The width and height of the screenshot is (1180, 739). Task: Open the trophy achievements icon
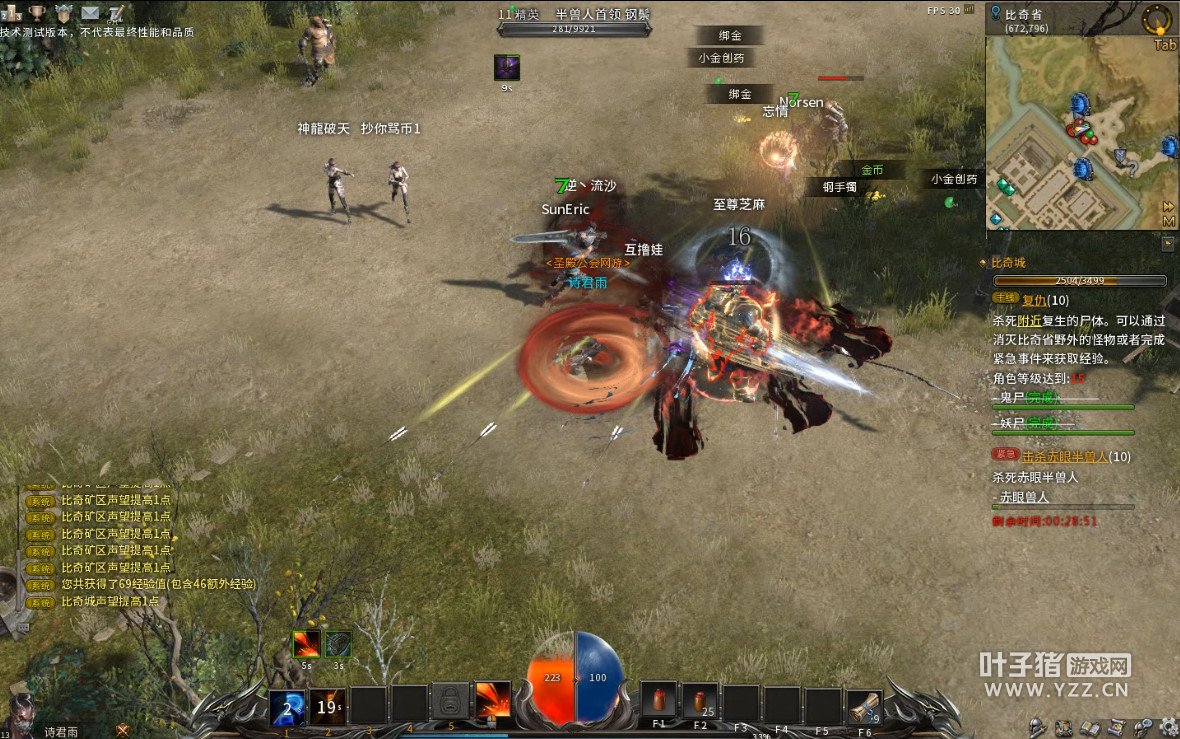coord(37,14)
